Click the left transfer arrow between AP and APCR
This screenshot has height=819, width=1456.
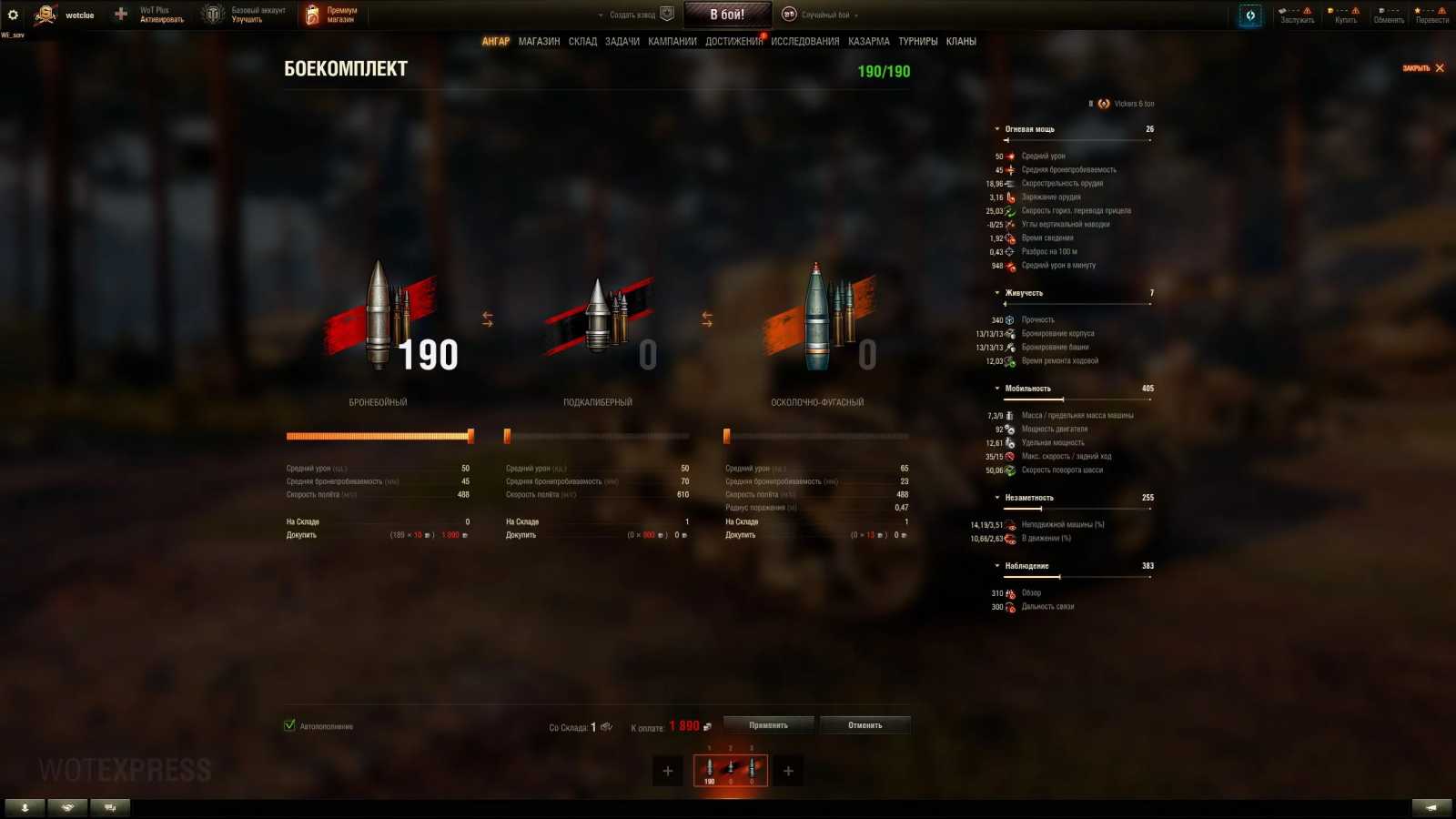[489, 318]
